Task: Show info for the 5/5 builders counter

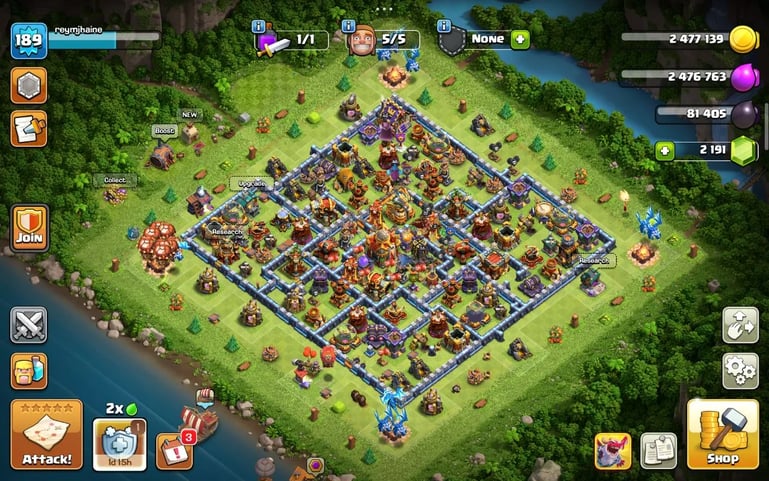Action: [x=349, y=25]
